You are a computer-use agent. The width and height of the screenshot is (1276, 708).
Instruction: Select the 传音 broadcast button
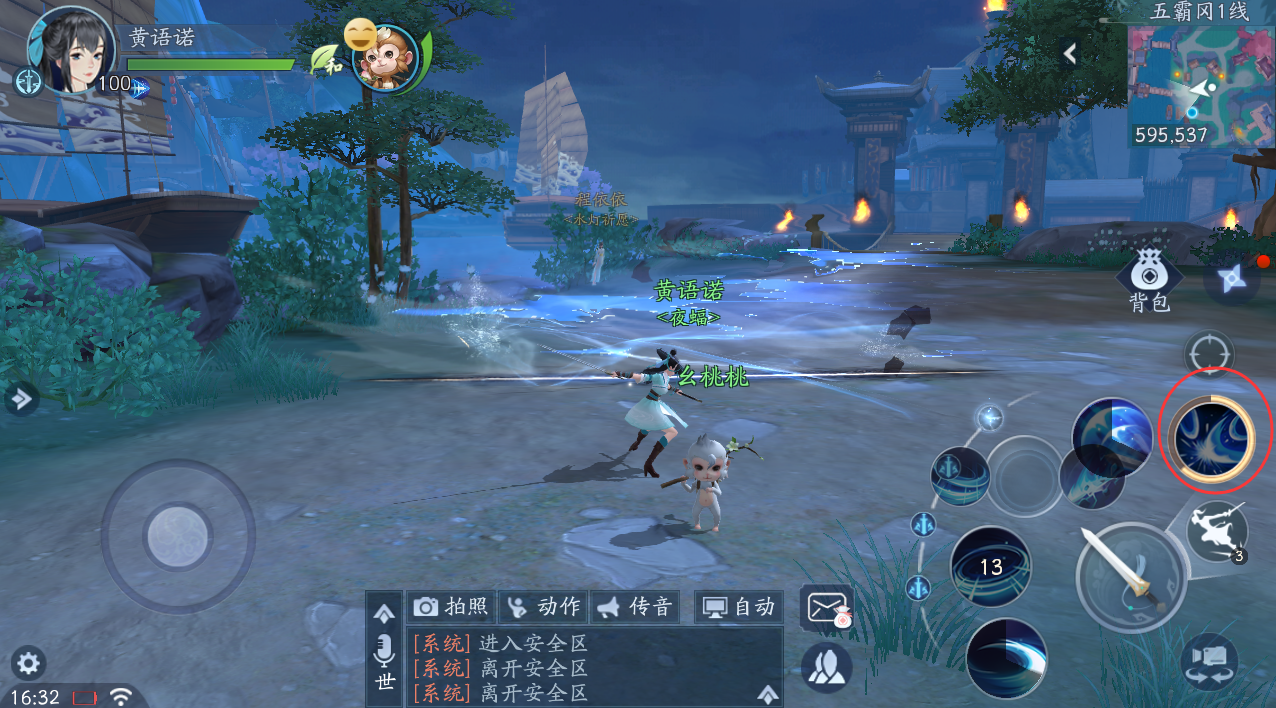pyautogui.click(x=636, y=606)
